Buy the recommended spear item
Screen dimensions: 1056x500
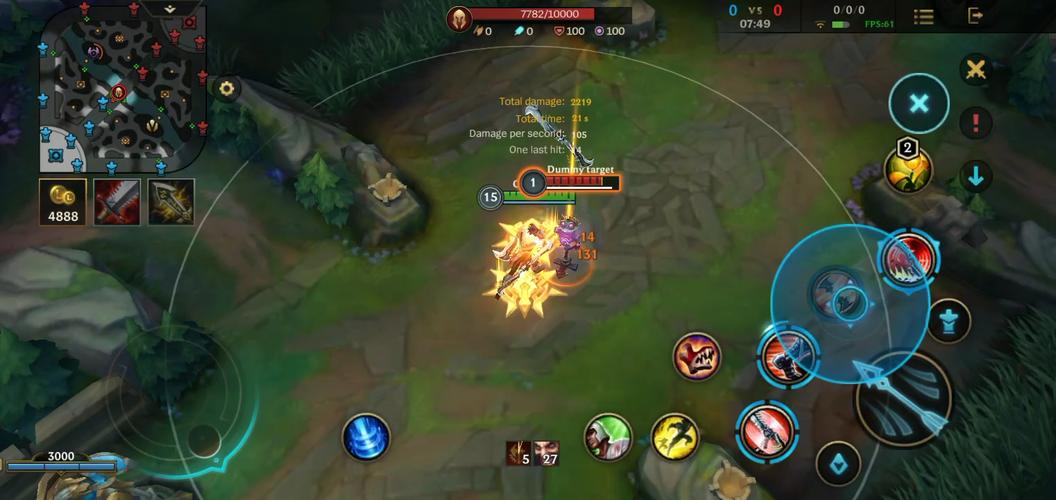[x=171, y=201]
